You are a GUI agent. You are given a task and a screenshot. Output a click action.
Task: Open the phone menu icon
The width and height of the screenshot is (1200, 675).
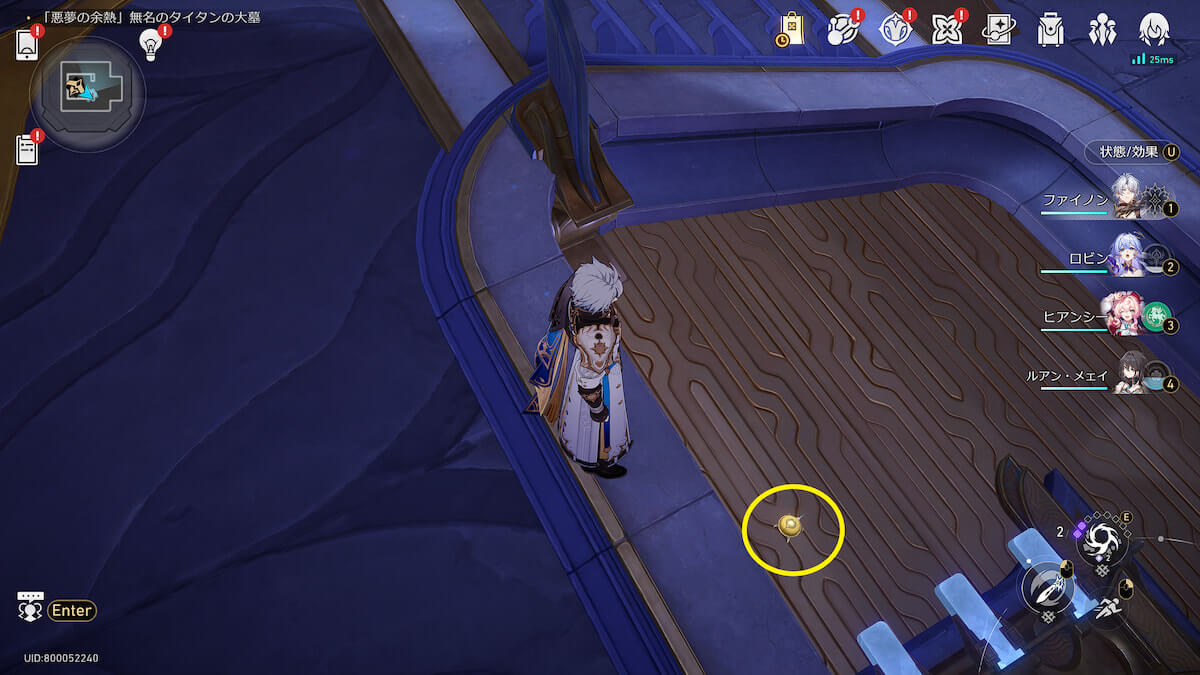click(x=27, y=45)
